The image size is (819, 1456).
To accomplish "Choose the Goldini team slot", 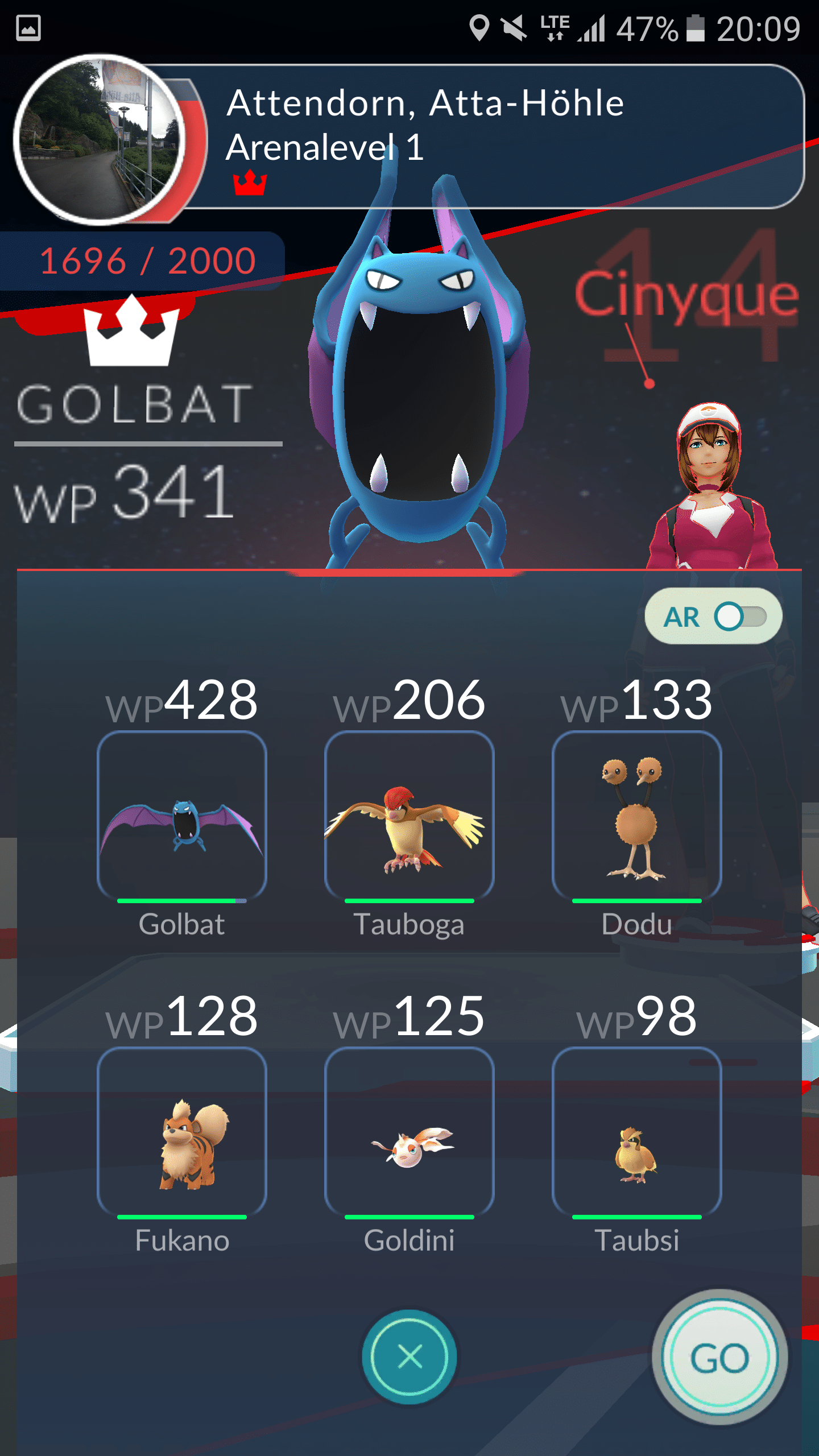I will click(409, 1132).
